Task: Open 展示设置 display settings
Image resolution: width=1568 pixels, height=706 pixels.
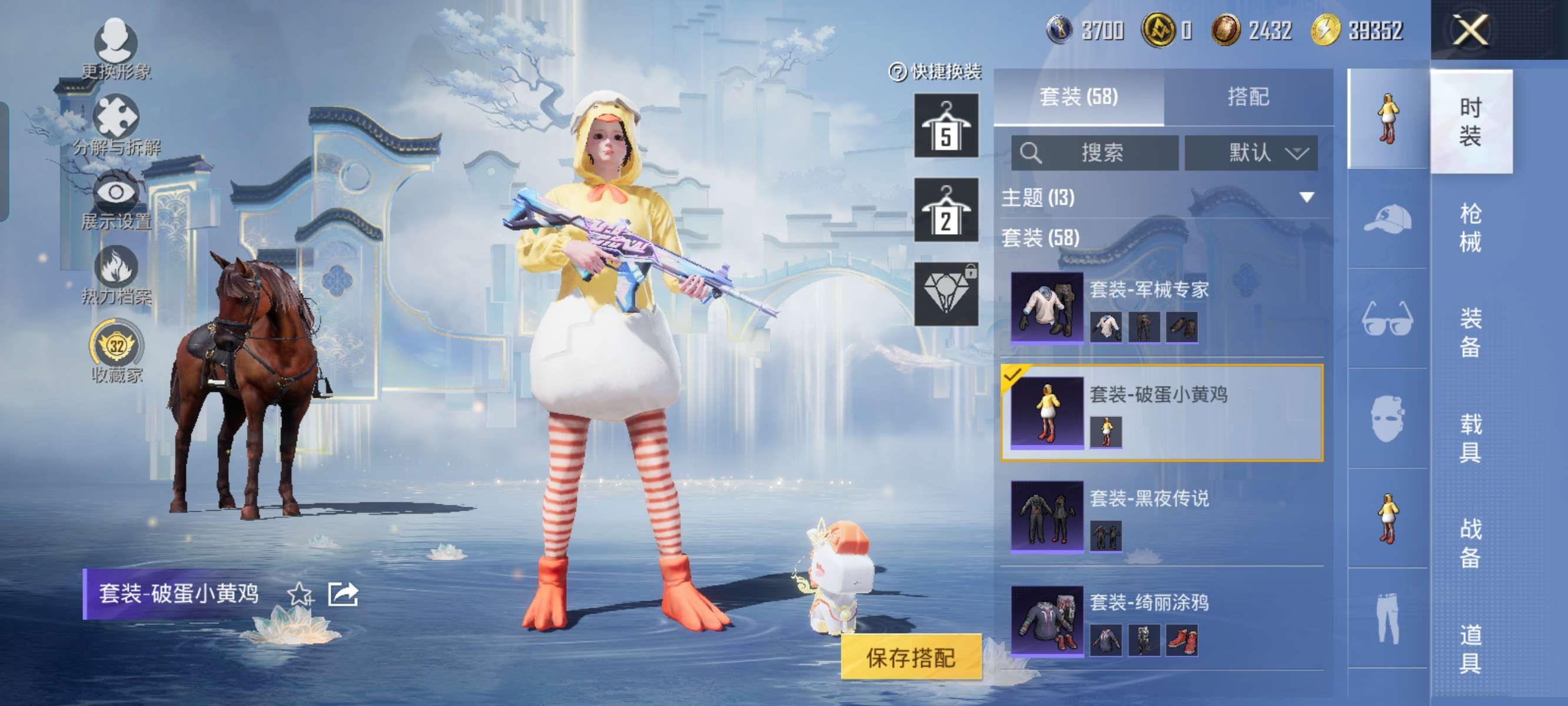Action: click(x=115, y=200)
